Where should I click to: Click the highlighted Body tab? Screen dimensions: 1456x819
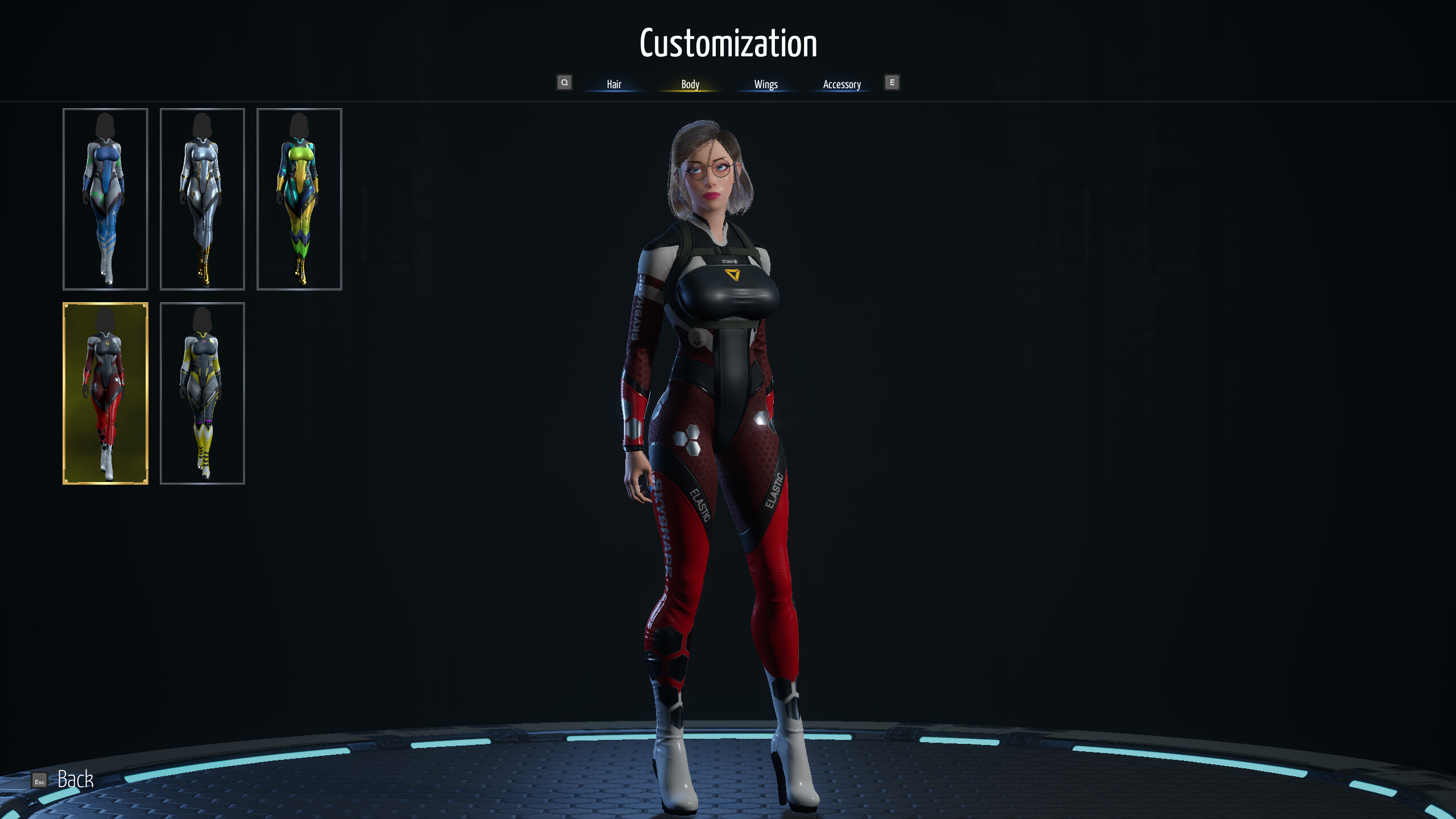(690, 84)
